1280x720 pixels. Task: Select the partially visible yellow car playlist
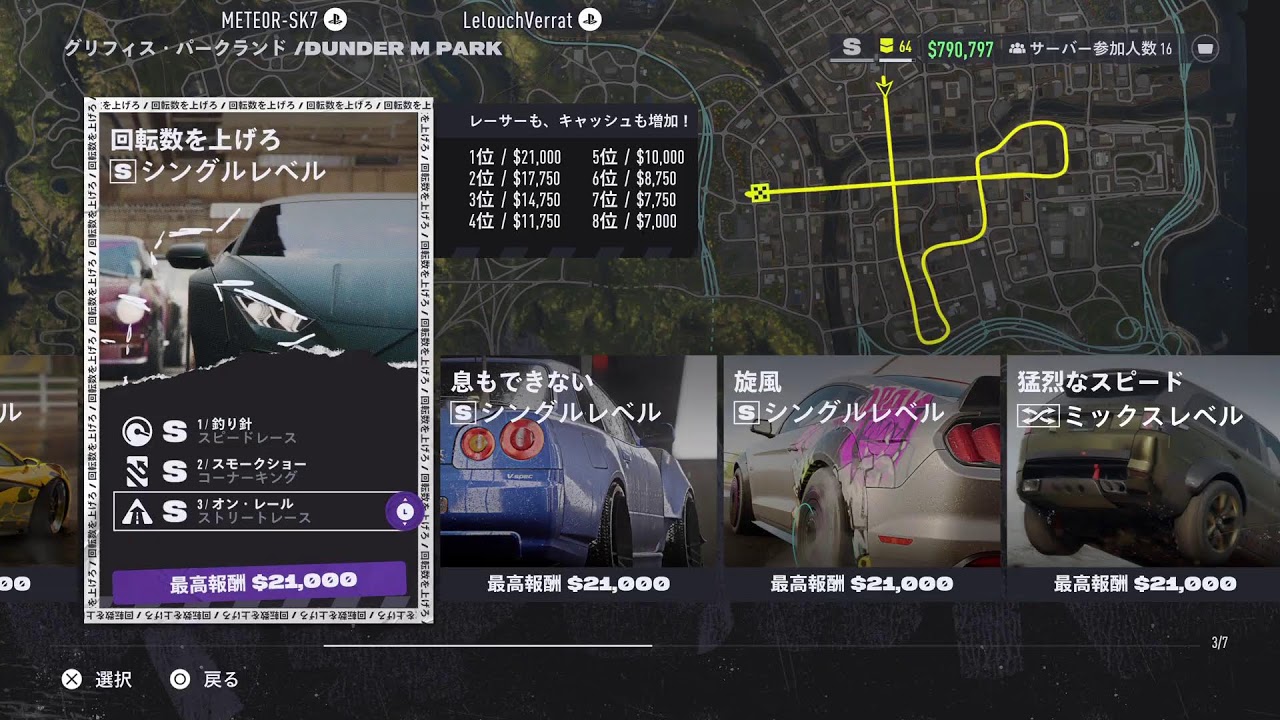coord(35,470)
